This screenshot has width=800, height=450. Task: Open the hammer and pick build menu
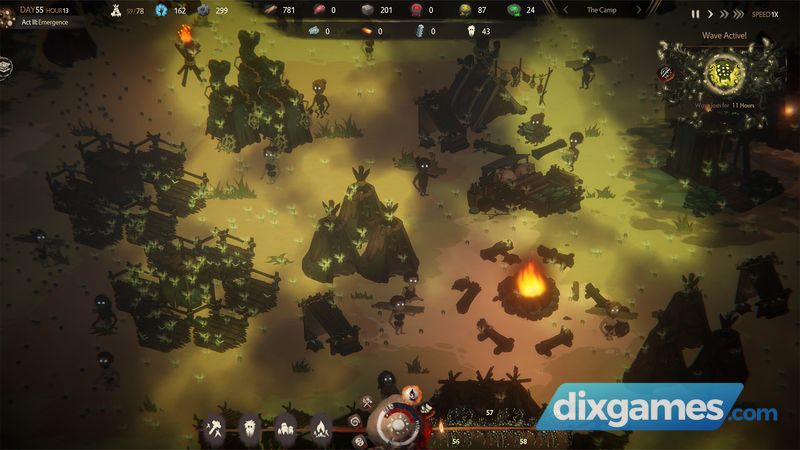pos(216,428)
